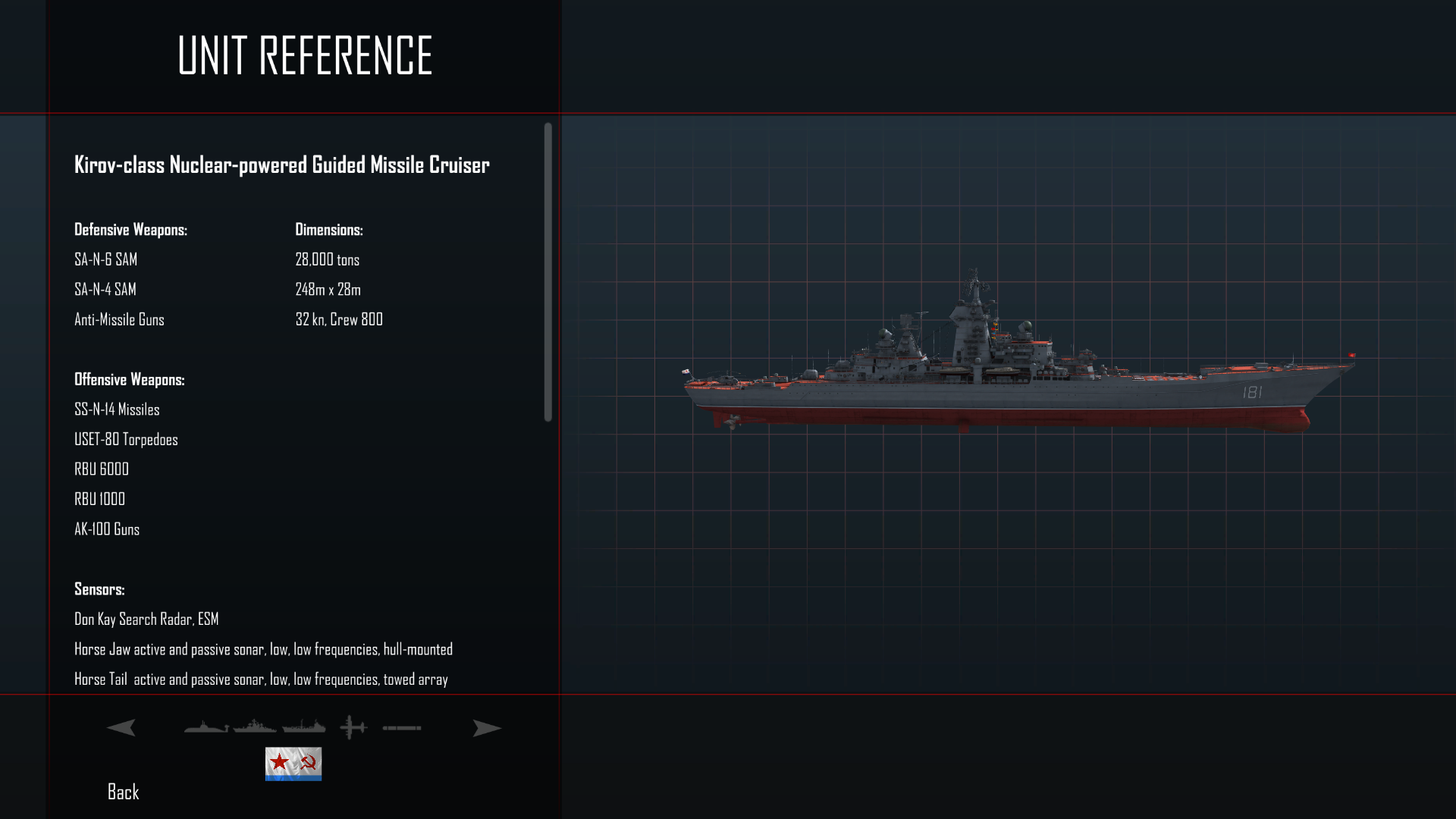Select the destroyer silhouette icon
The height and width of the screenshot is (819, 1456).
tap(255, 727)
